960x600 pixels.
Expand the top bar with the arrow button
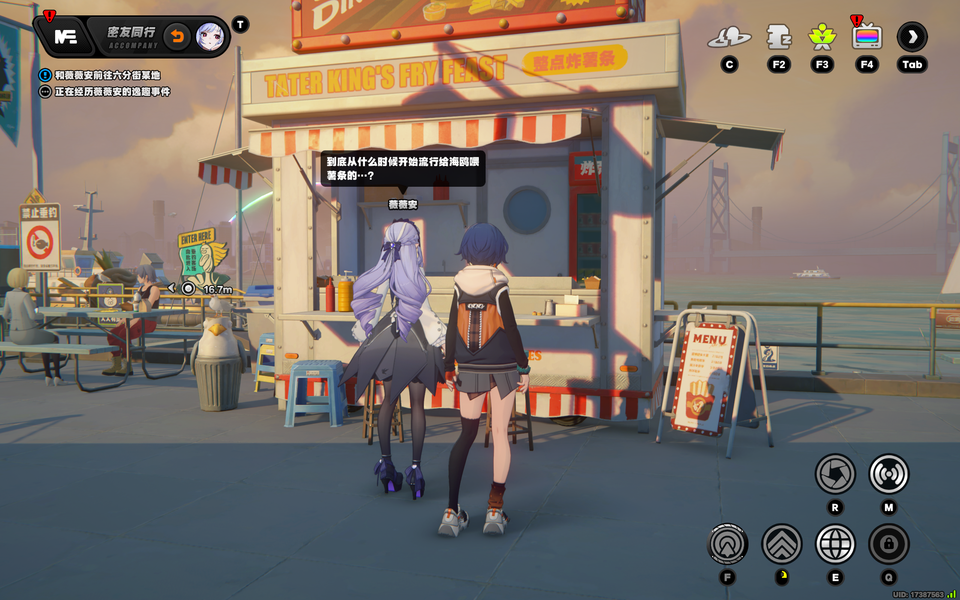click(x=912, y=38)
